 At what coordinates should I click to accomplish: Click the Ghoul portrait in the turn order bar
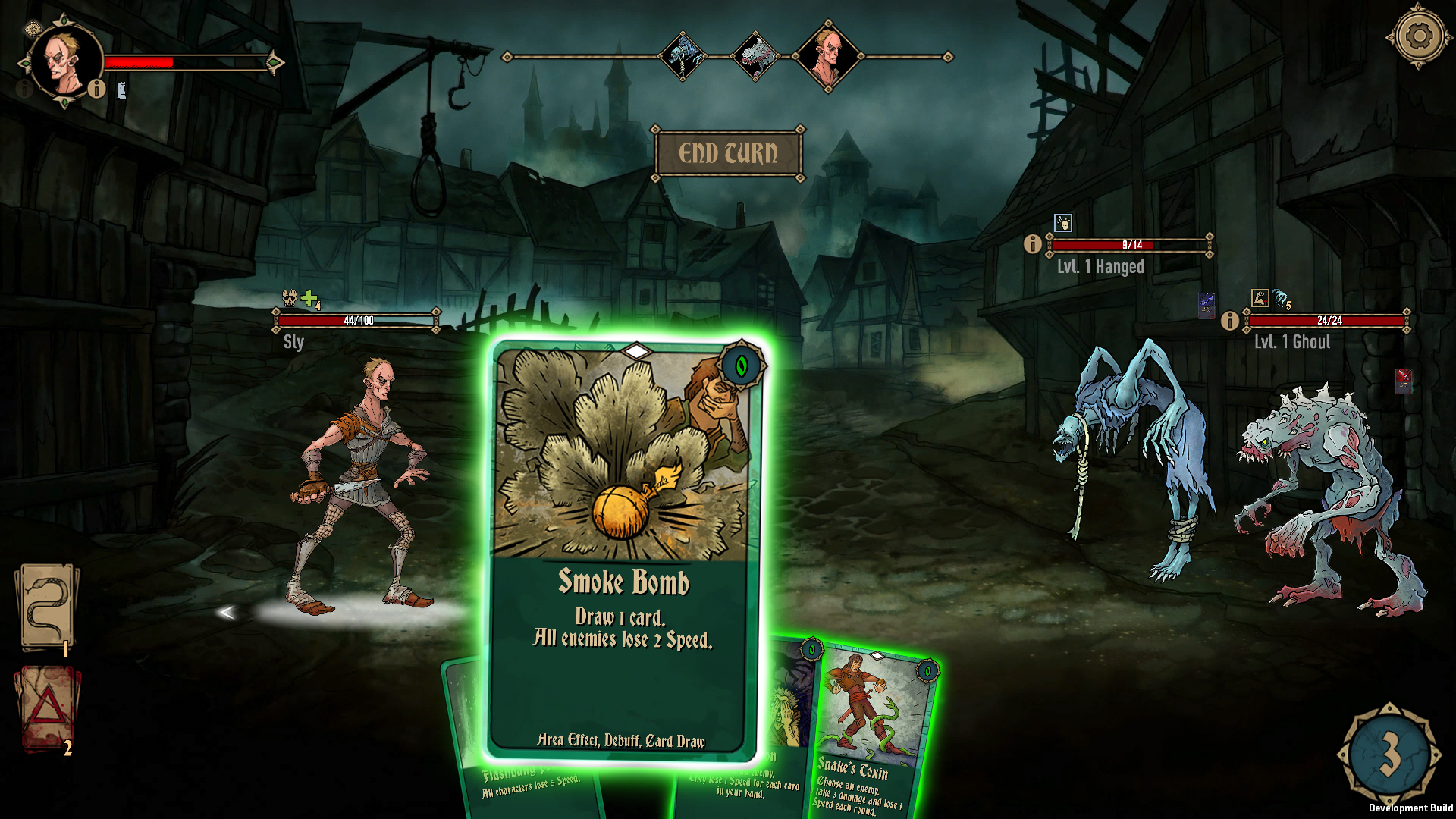[x=756, y=55]
